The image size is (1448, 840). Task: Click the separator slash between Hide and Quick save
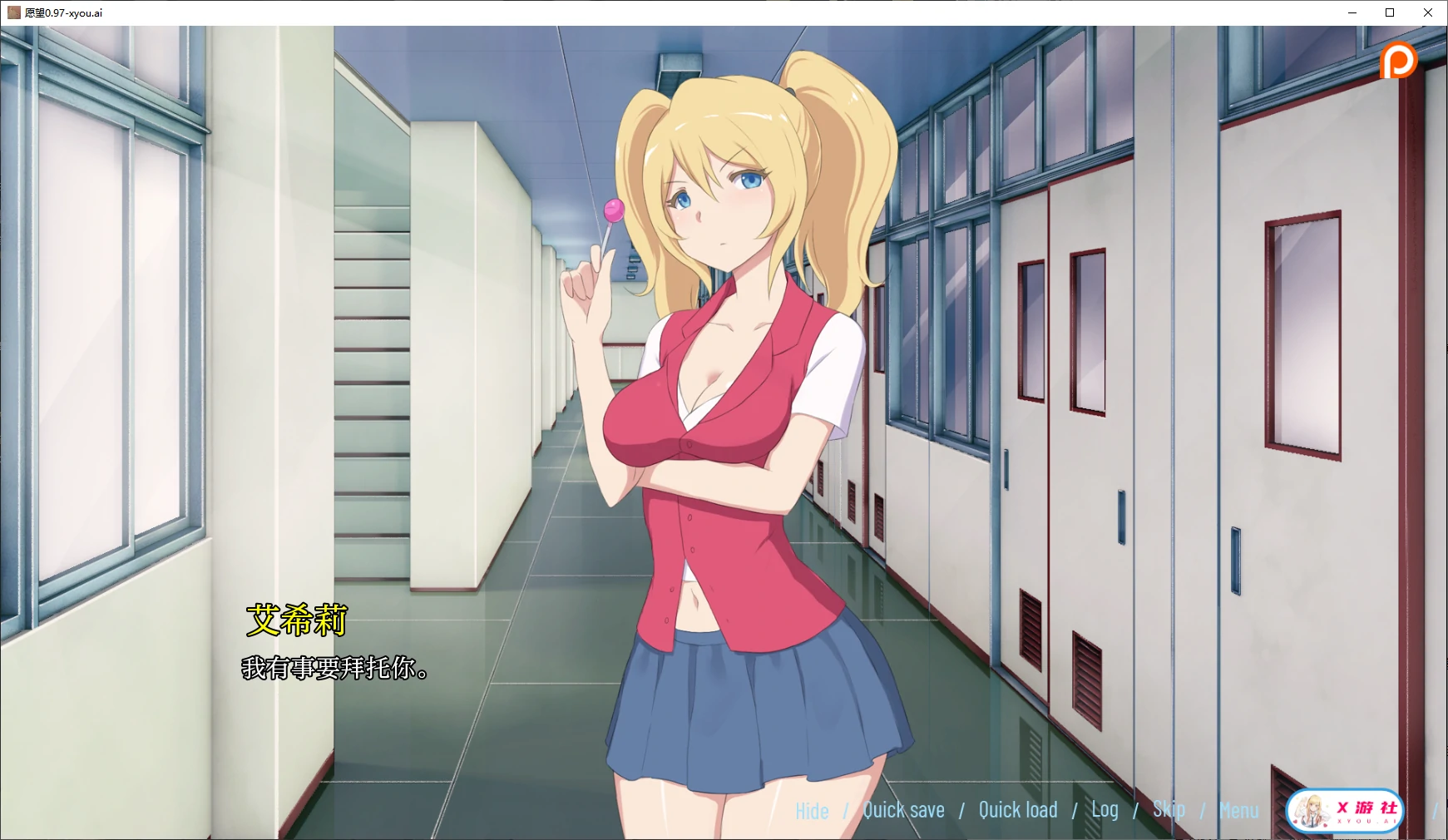(x=845, y=809)
